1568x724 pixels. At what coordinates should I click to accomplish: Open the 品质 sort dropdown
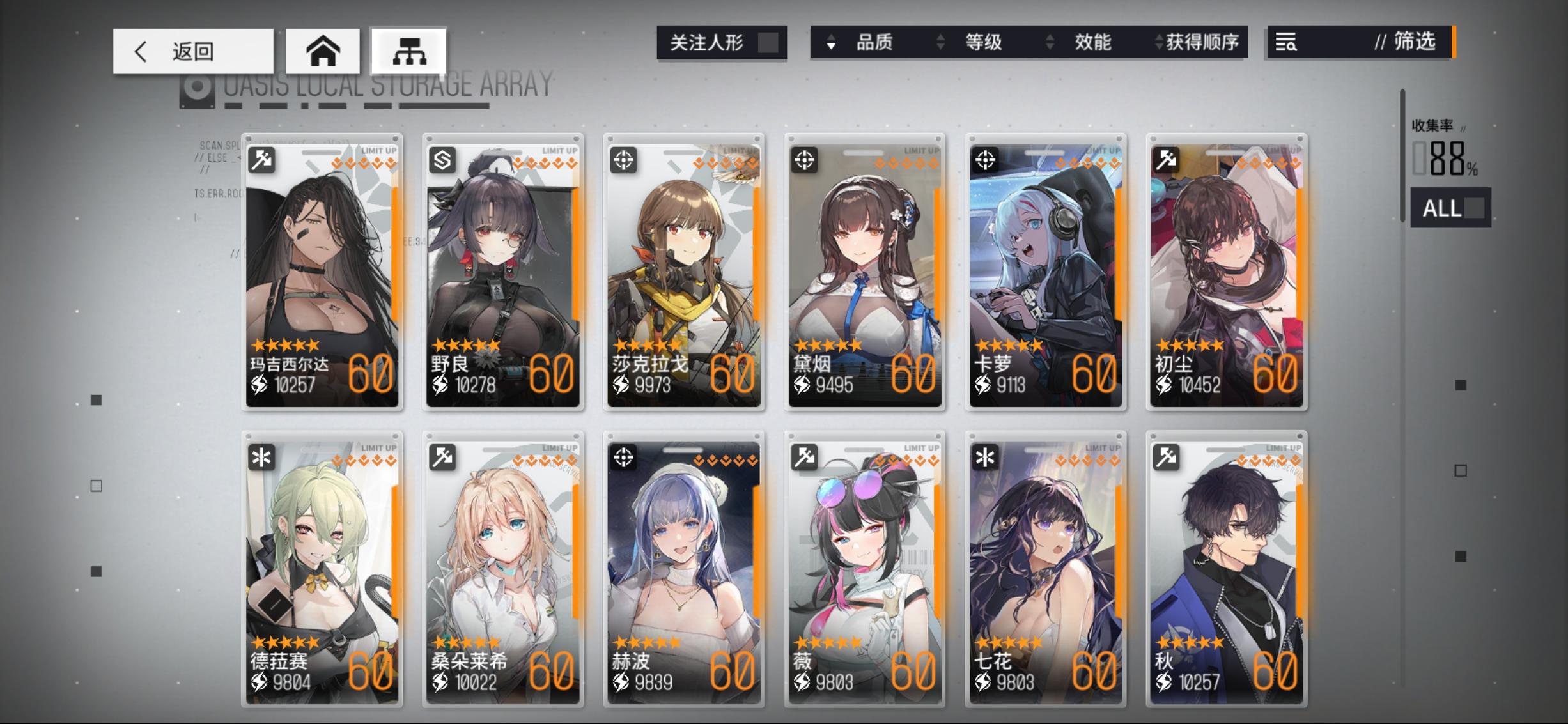pos(871,42)
